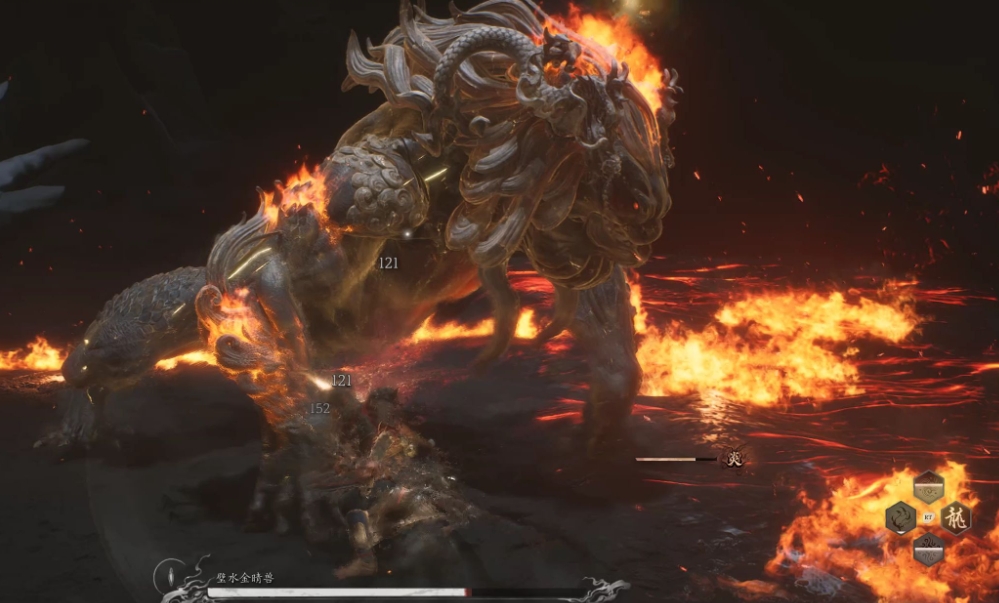Select the Chinese character spell hexagon
Viewport: 999px width, 603px height.
tap(955, 518)
